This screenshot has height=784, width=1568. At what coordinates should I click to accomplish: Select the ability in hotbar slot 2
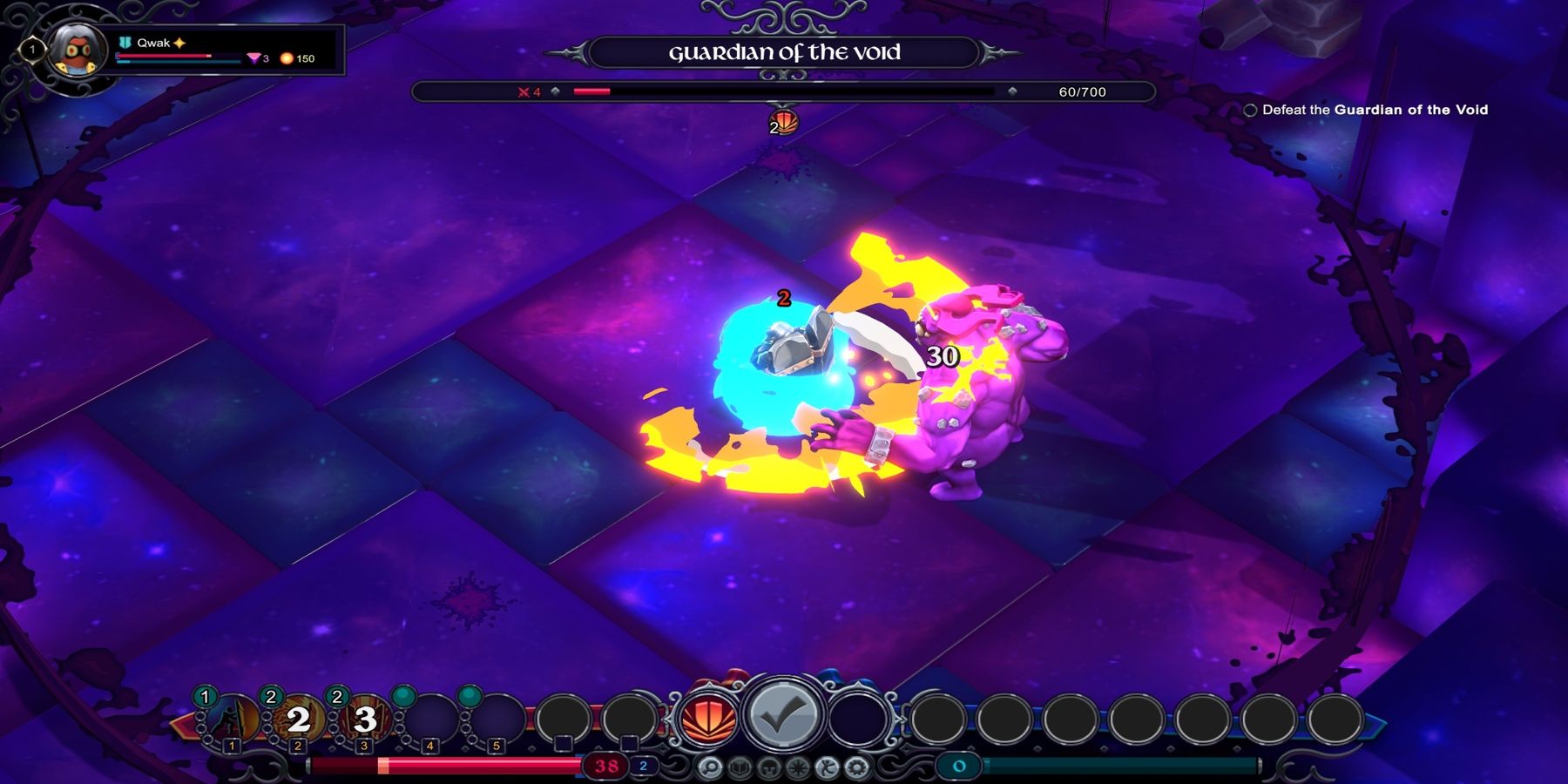pyautogui.click(x=299, y=721)
